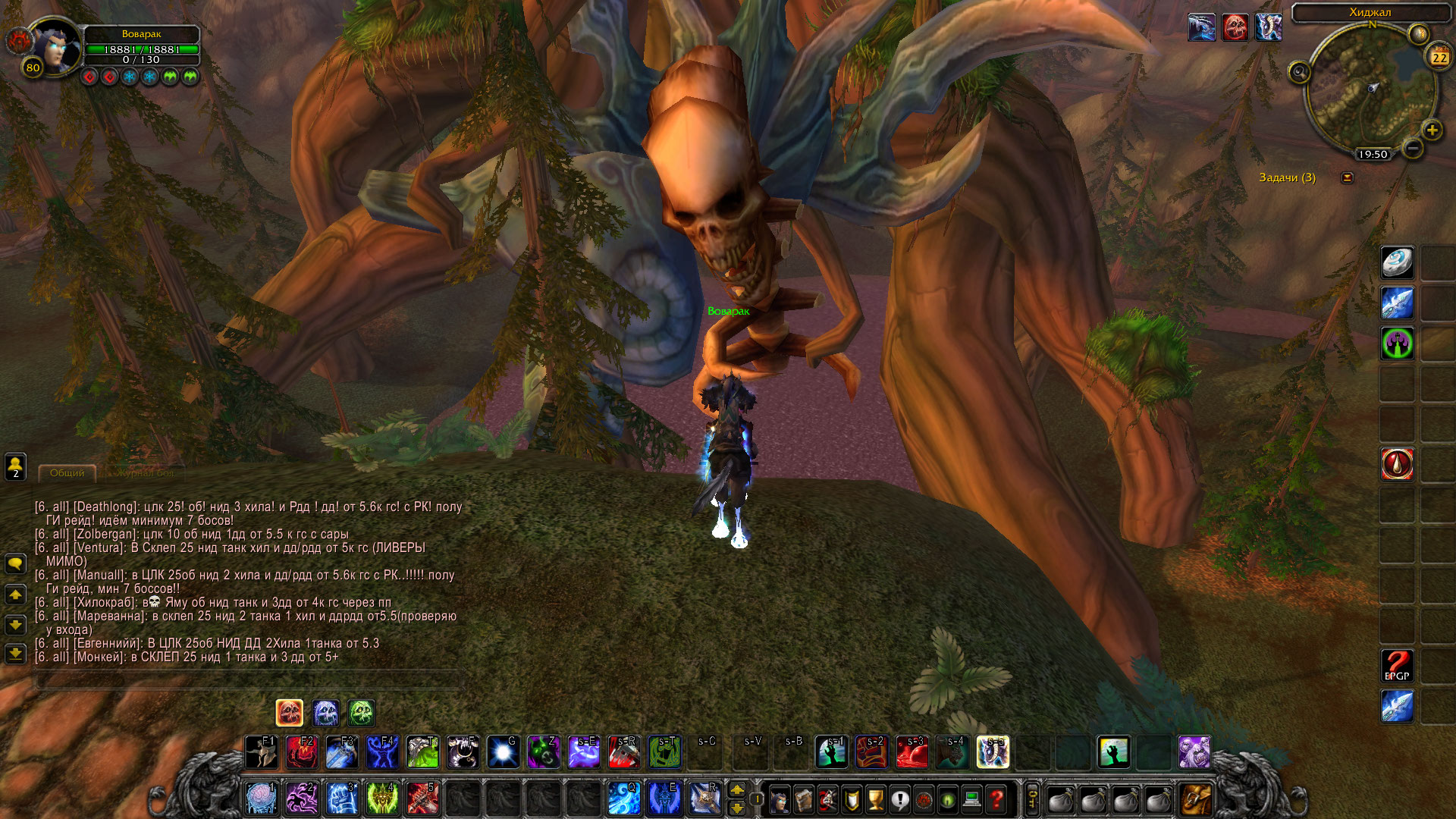Open the EPGP addon button
1456x819 pixels.
click(x=1397, y=666)
